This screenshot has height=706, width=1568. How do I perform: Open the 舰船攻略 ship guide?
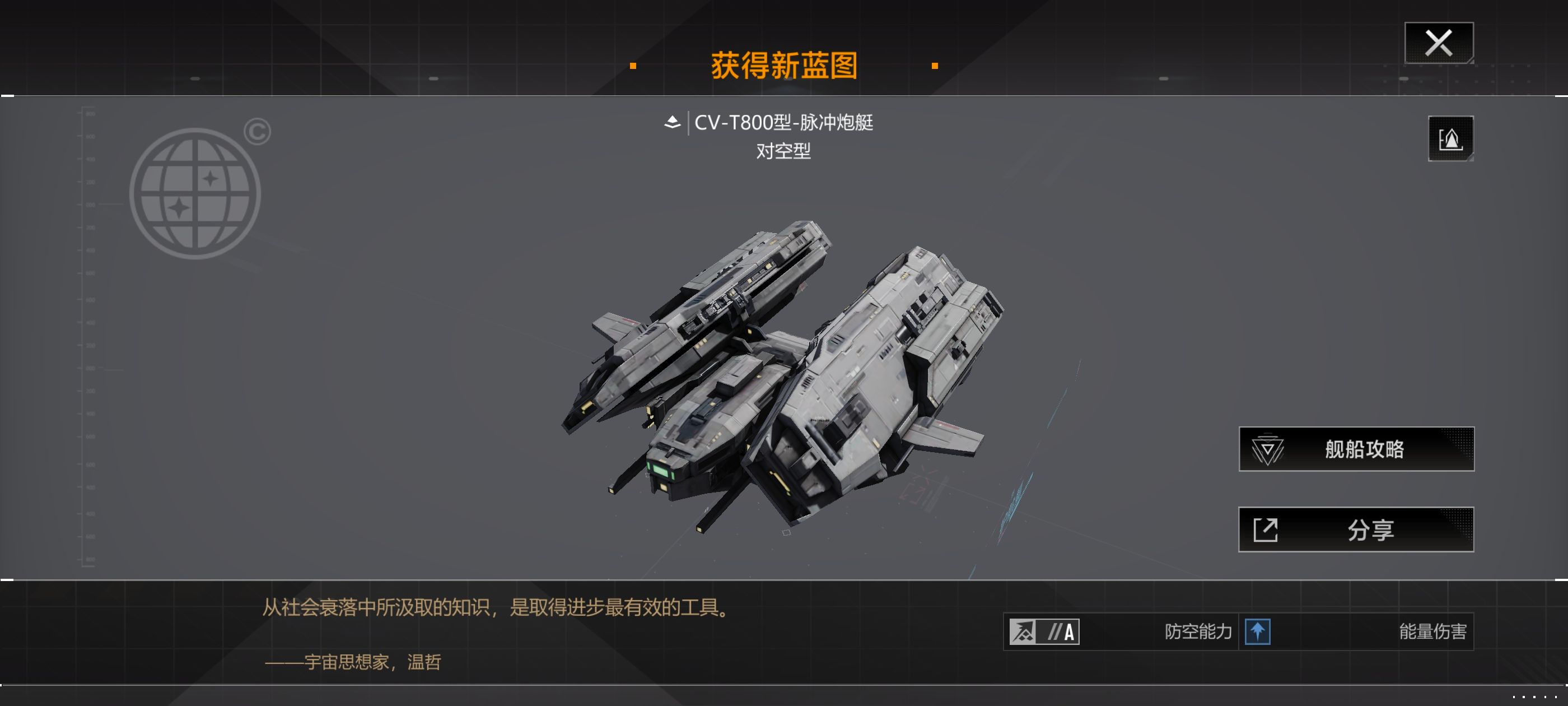pos(1356,449)
